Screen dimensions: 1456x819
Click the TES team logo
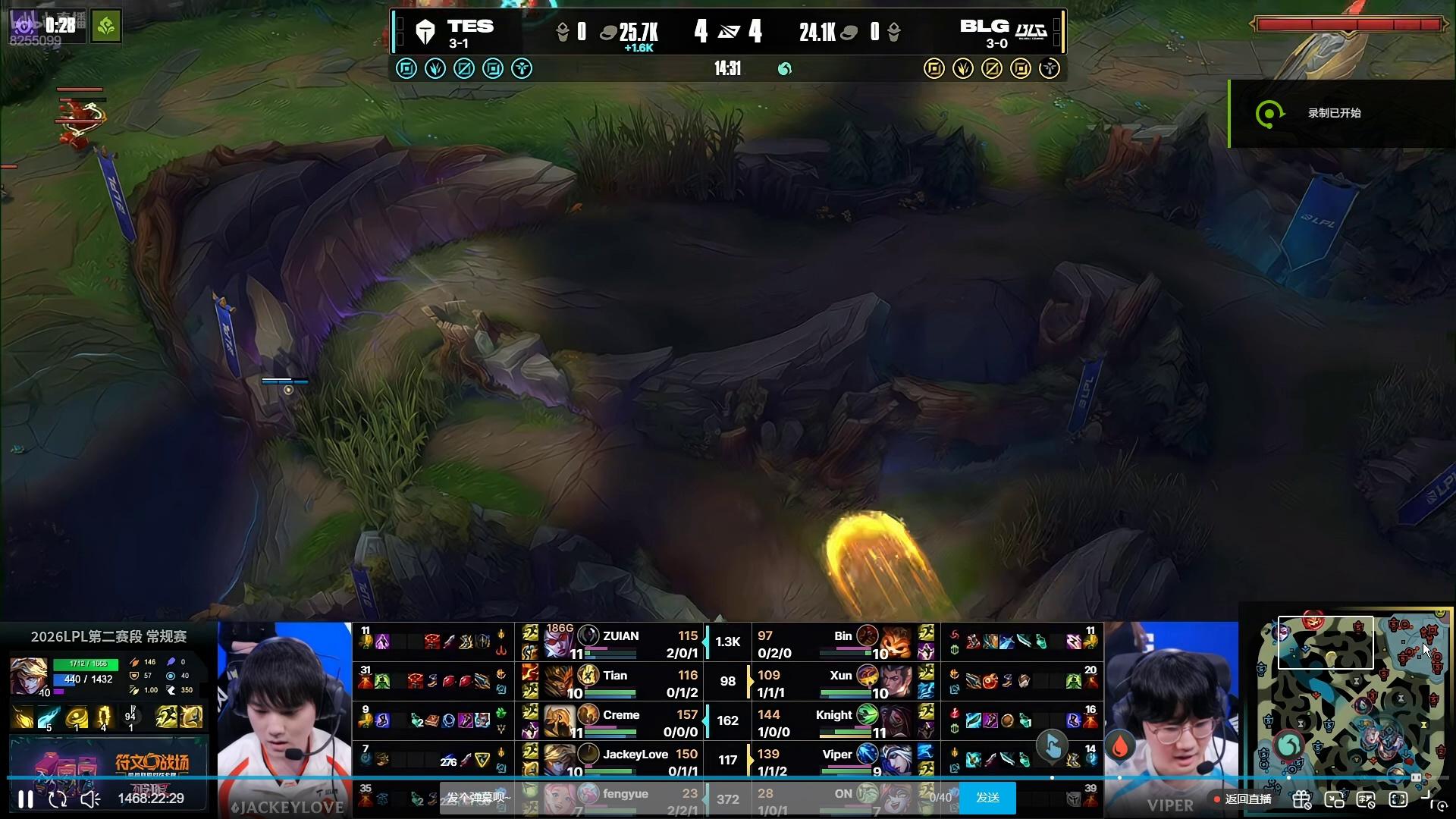click(425, 32)
